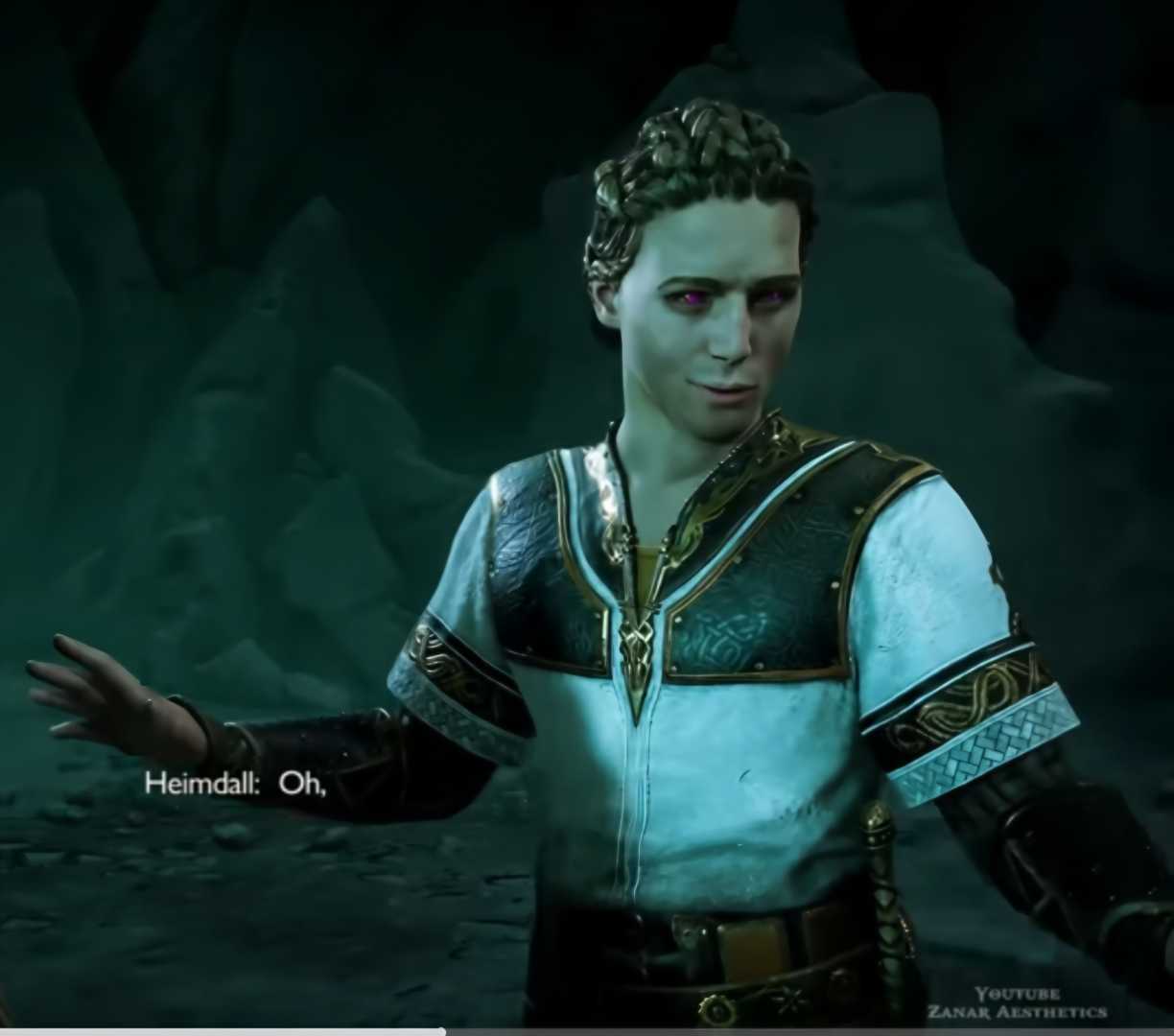Click the video progress bar playhead
Viewport: 1174px width, 1036px height.
click(x=442, y=1032)
